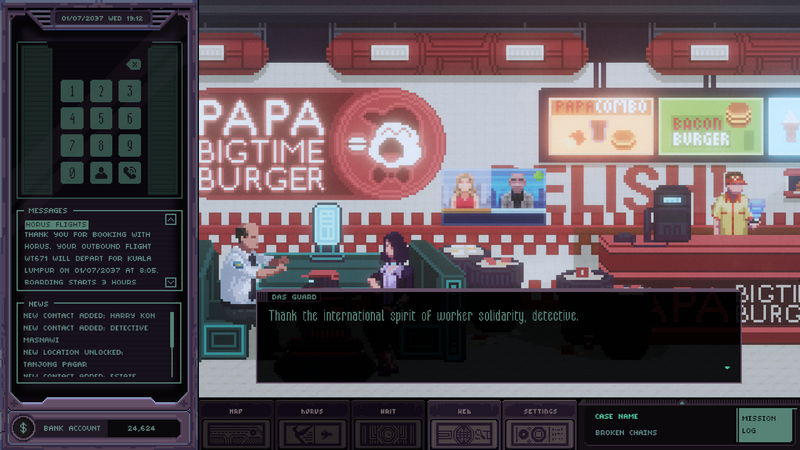Click the dollar bank account icon
Image resolution: width=800 pixels, height=450 pixels.
24,428
